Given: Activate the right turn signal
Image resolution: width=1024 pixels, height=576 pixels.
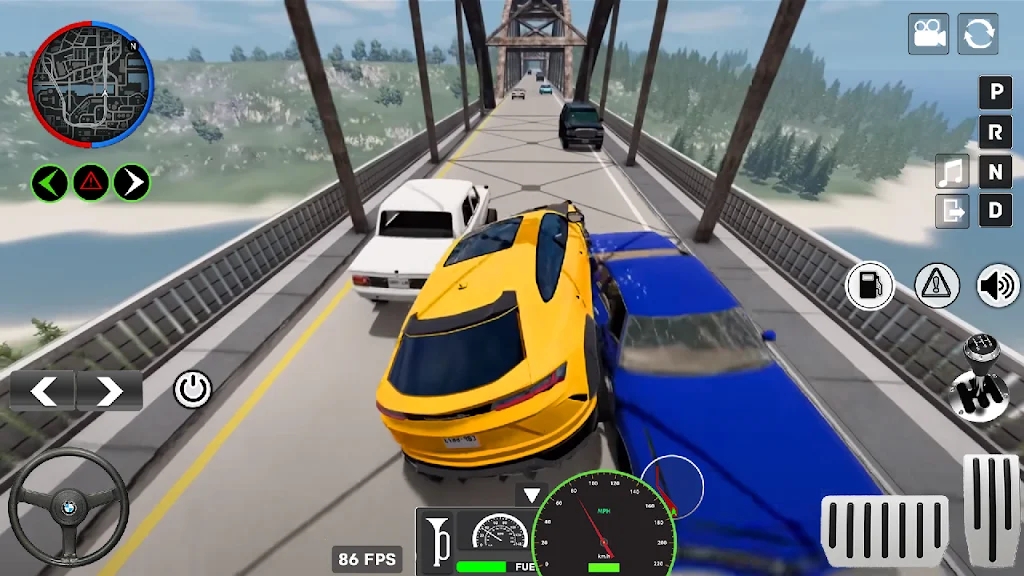Looking at the screenshot, I should [132, 182].
